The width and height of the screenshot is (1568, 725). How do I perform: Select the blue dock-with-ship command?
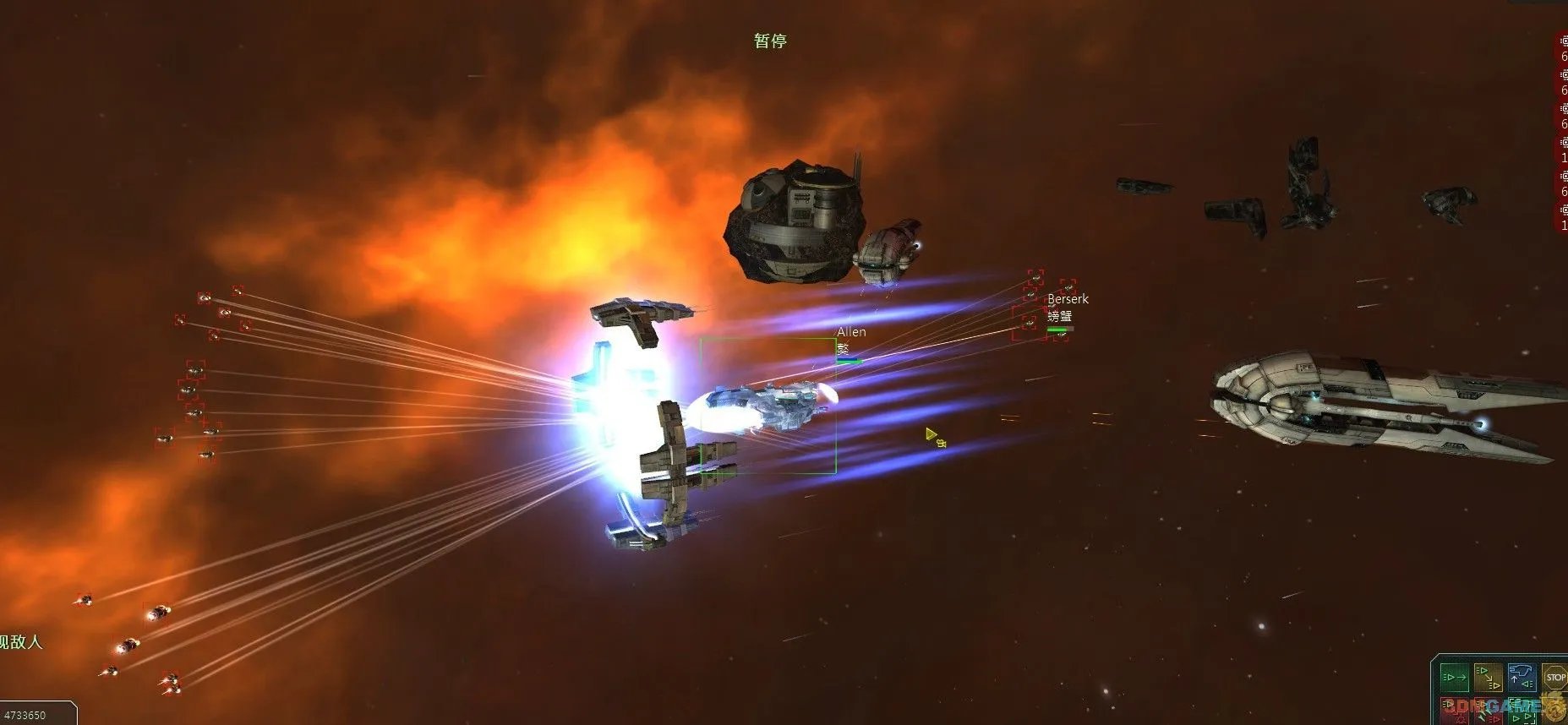(x=1522, y=677)
